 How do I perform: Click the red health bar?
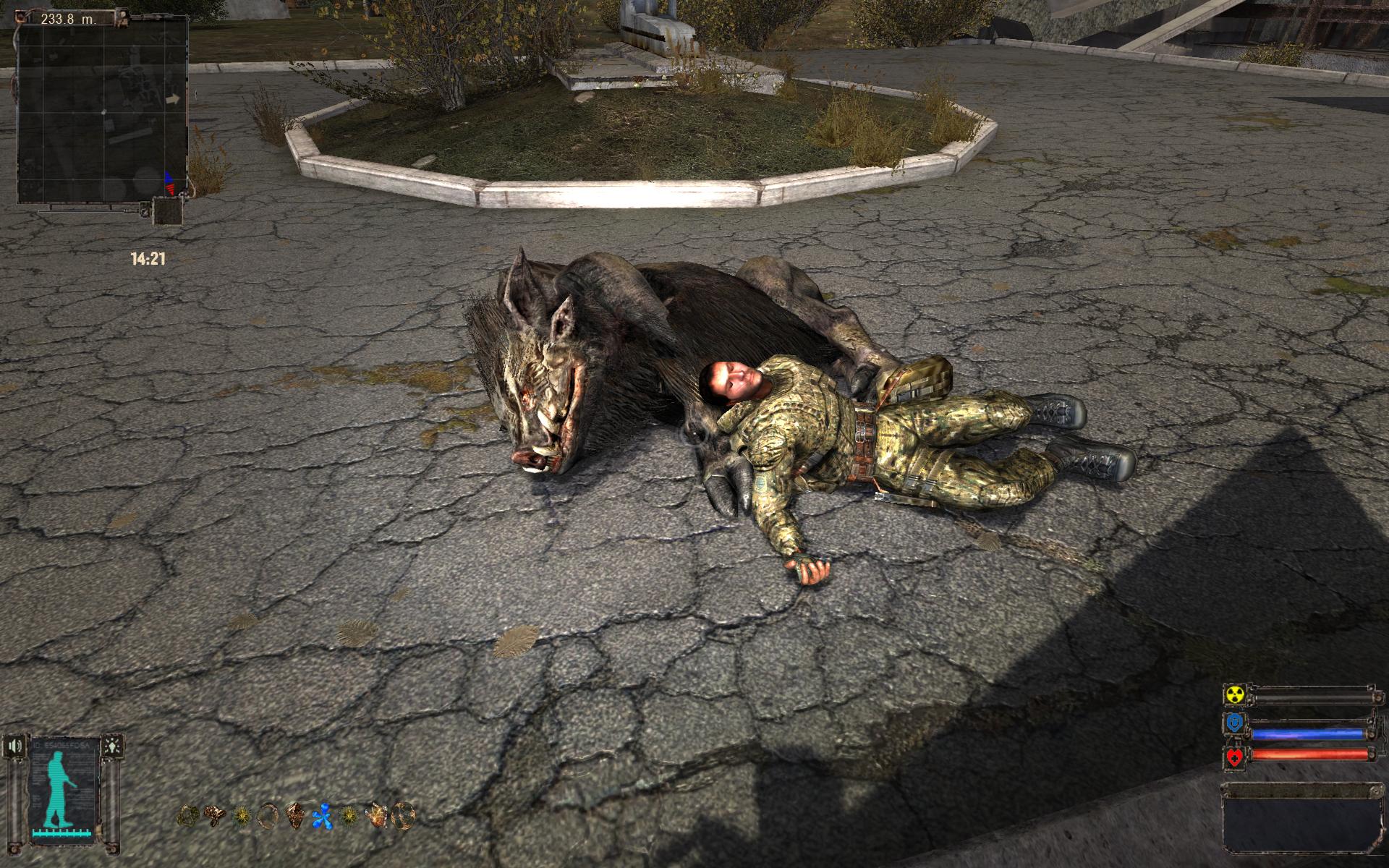pyautogui.click(x=1309, y=754)
